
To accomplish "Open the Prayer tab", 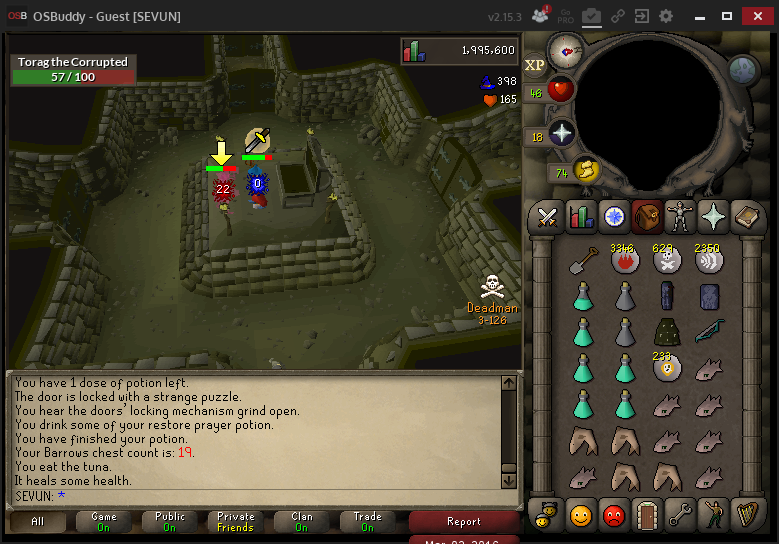I will (713, 216).
